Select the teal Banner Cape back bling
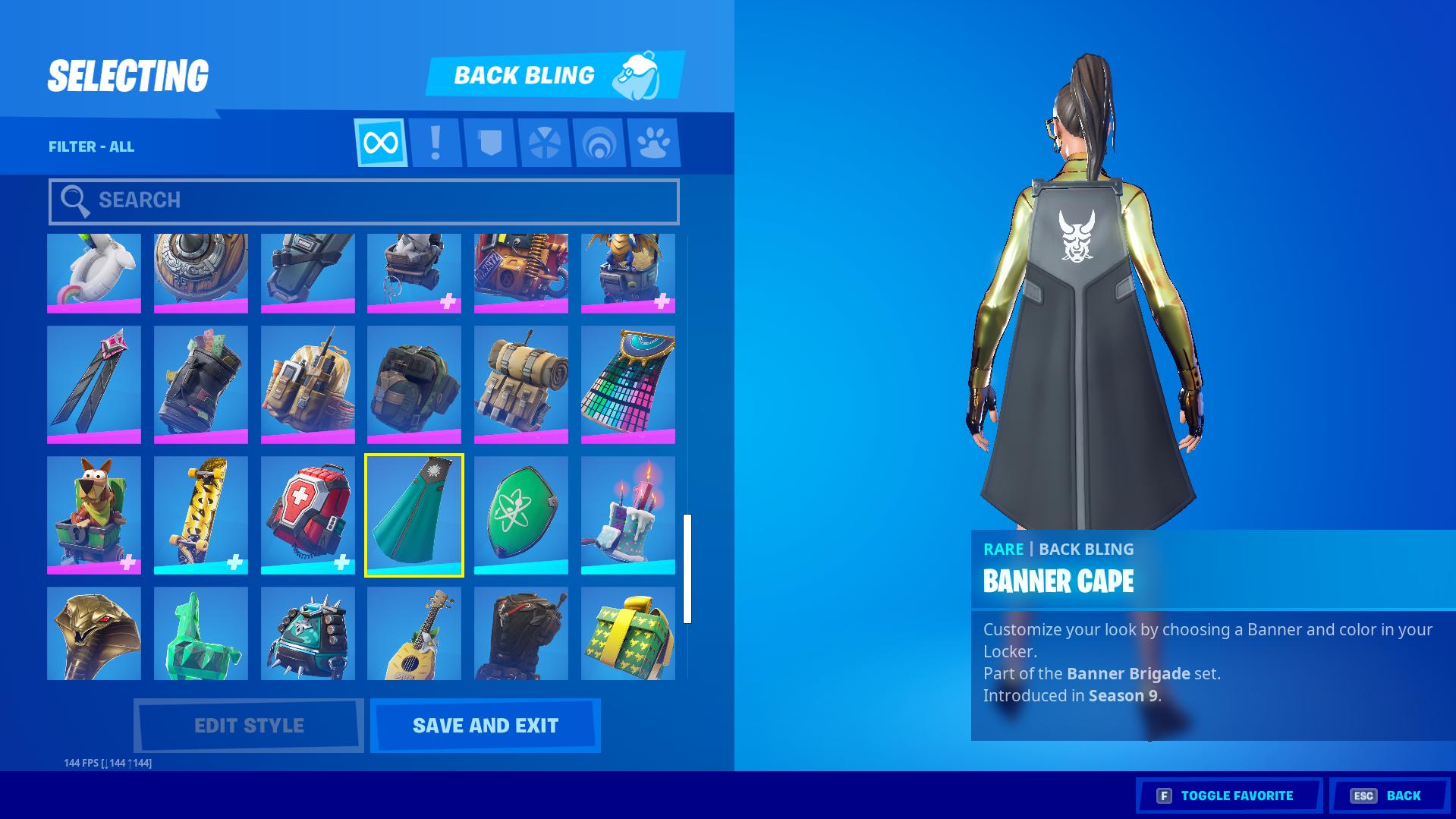 coord(414,515)
